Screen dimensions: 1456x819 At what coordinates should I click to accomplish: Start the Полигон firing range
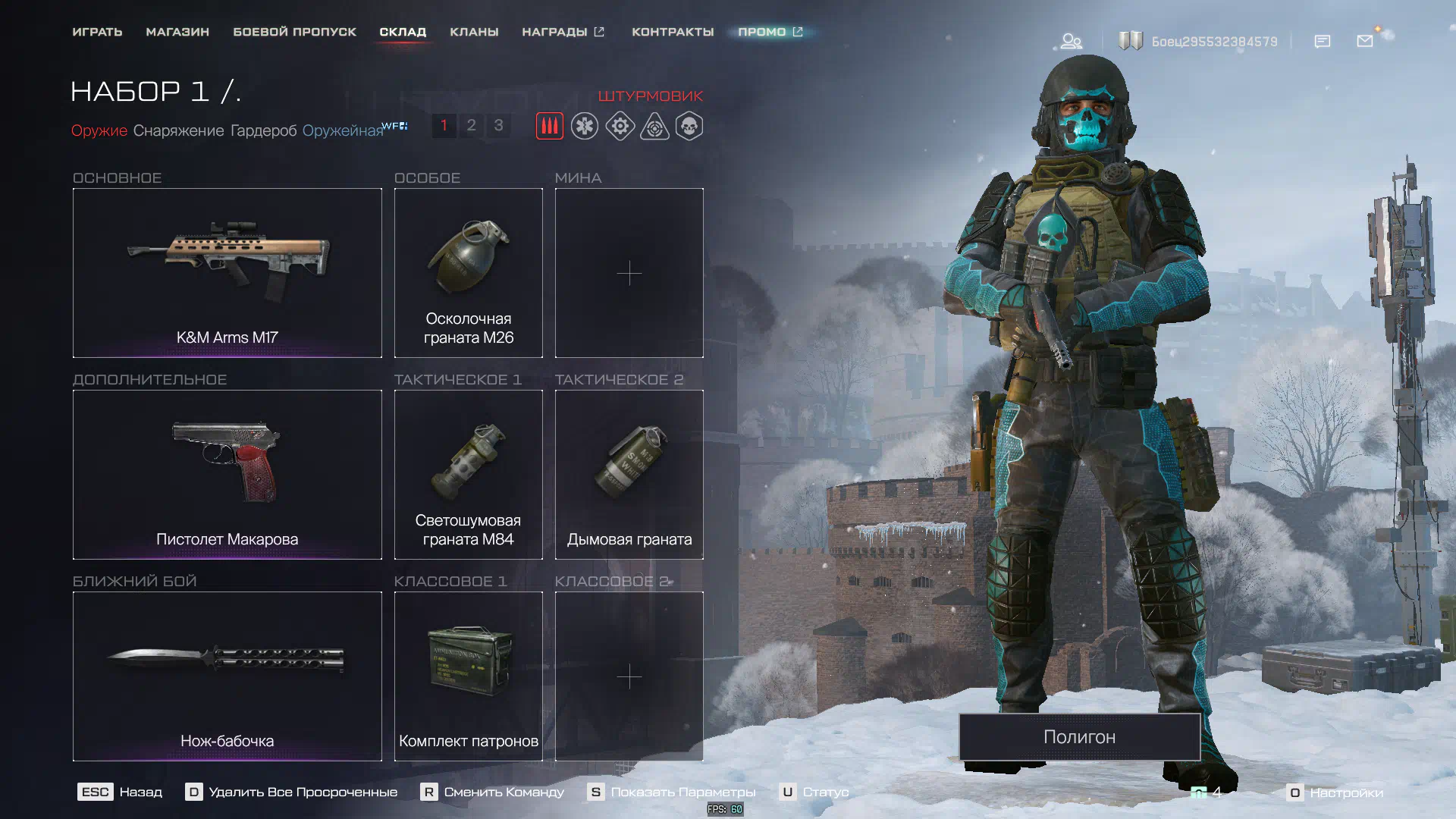[x=1079, y=736]
